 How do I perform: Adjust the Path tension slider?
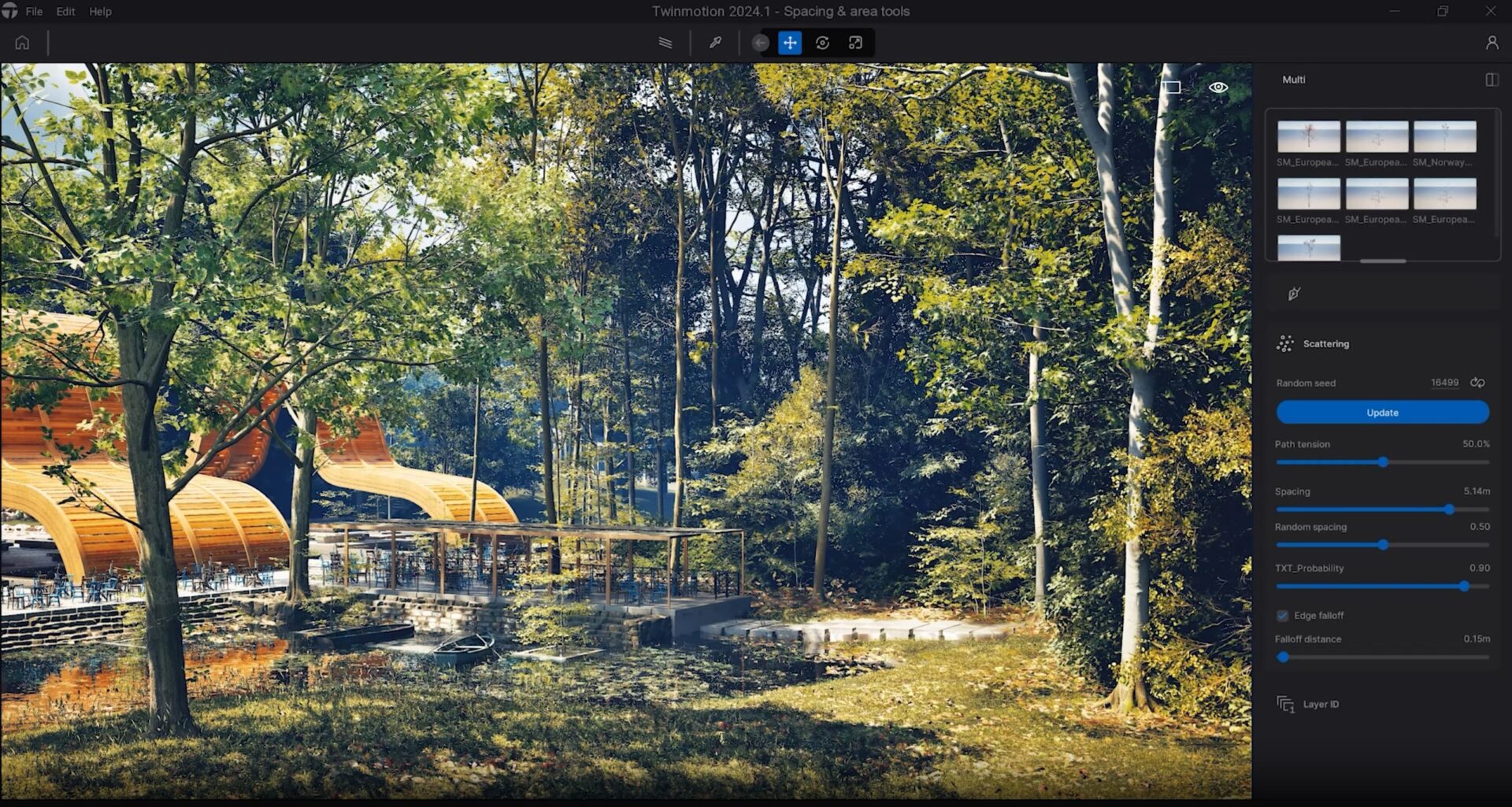point(1383,462)
